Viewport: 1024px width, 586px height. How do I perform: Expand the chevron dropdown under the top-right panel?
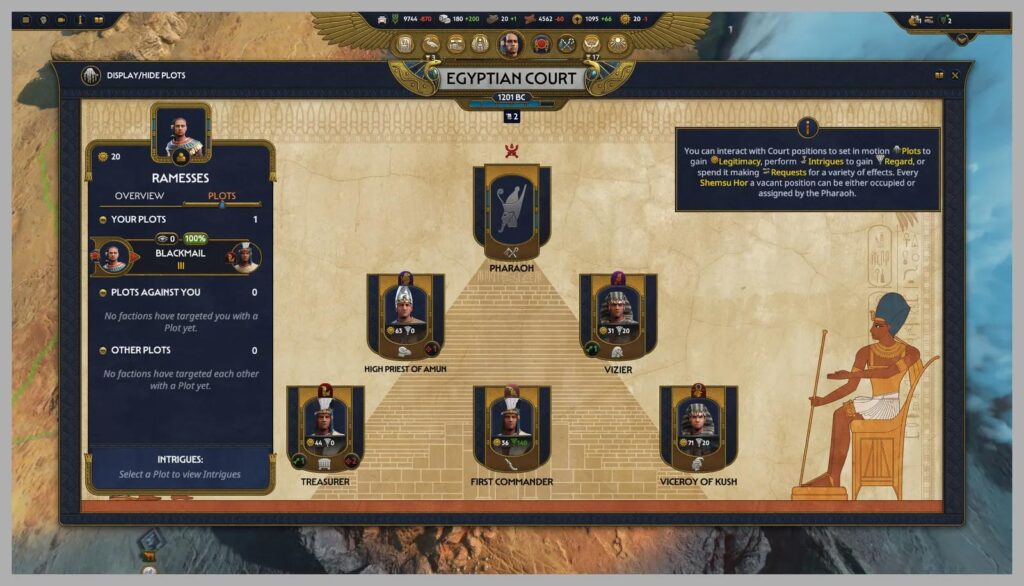[x=962, y=38]
